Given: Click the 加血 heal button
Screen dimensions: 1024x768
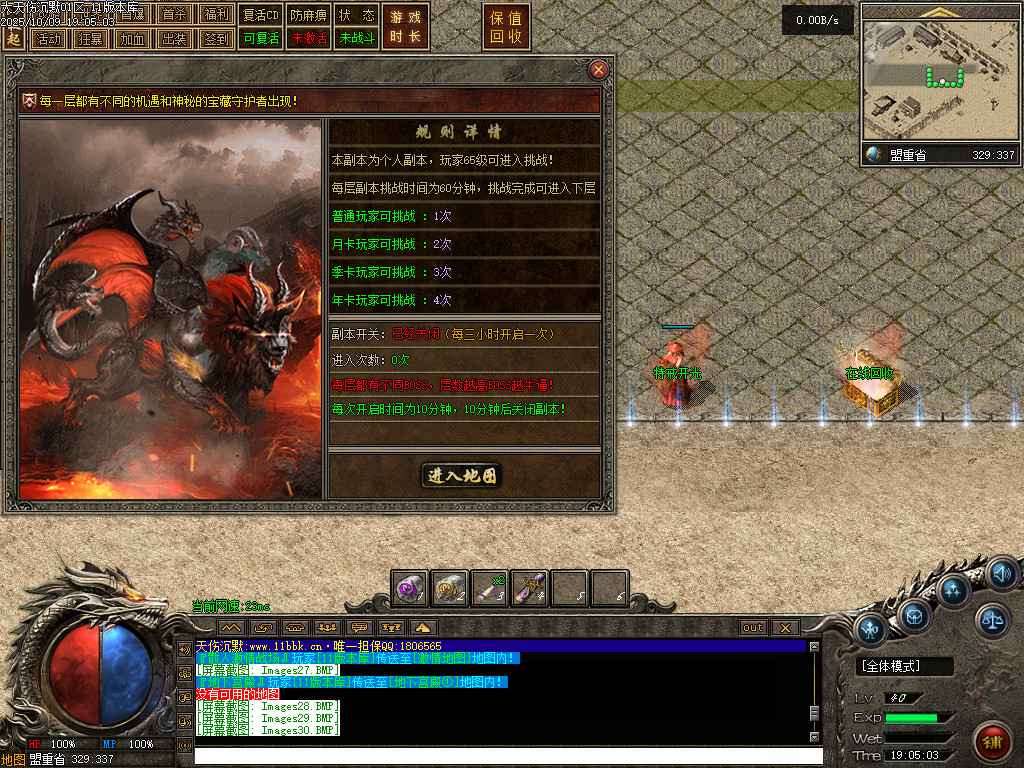Looking at the screenshot, I should 131,39.
